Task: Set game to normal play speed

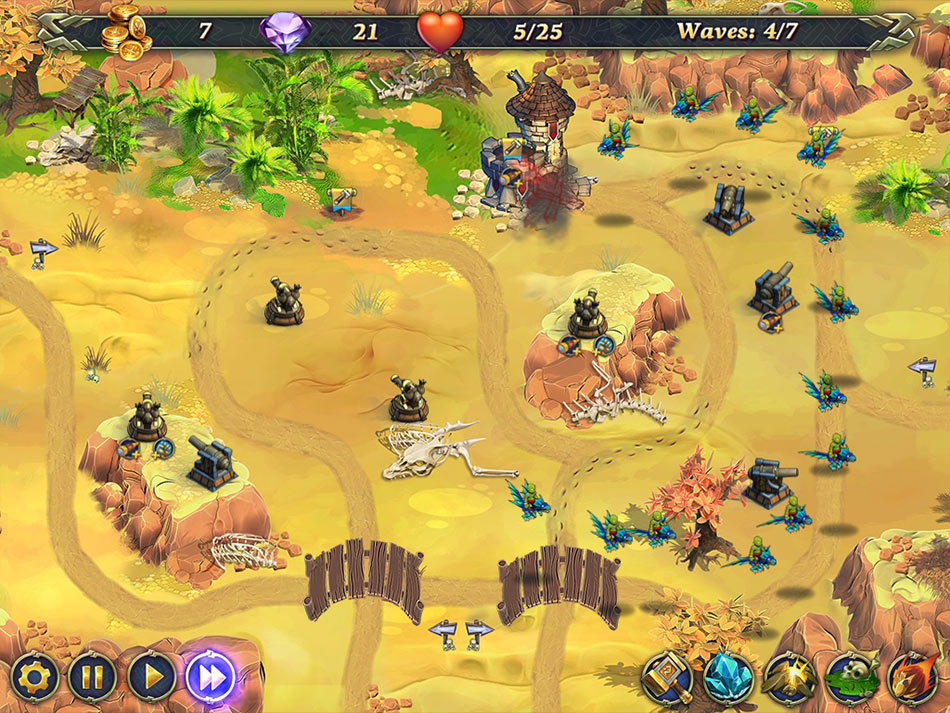Action: coord(152,677)
